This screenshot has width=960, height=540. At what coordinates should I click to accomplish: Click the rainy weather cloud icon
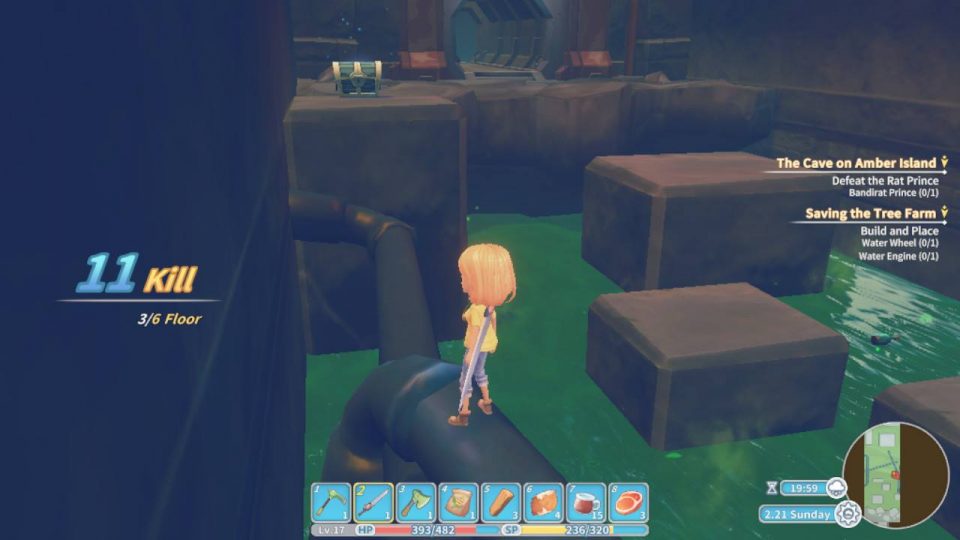click(x=837, y=488)
